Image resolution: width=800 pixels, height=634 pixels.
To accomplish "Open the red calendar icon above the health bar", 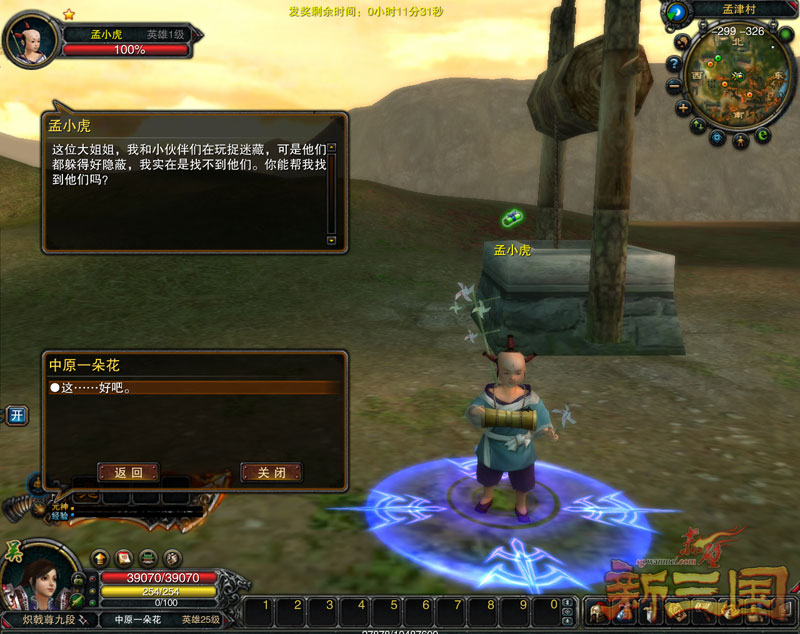I will point(124,558).
